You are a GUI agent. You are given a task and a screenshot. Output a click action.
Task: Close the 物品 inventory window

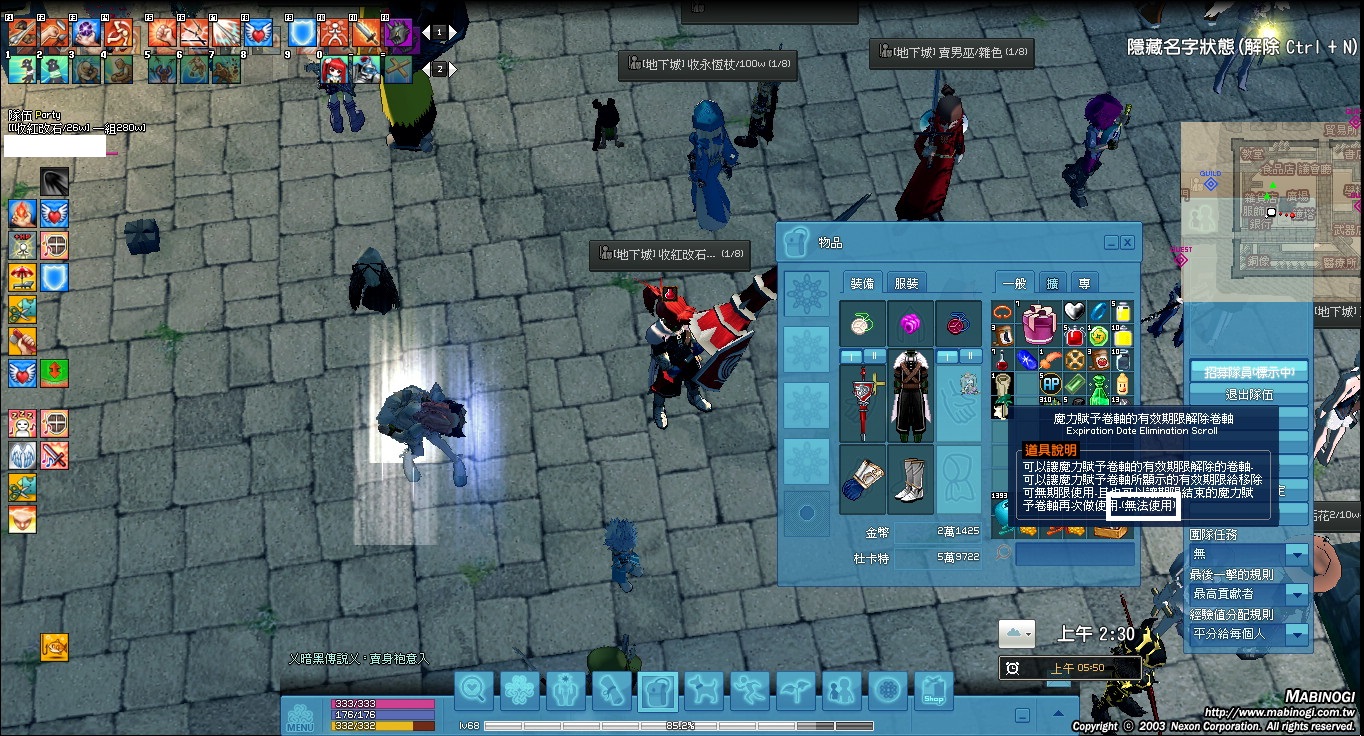(1127, 243)
